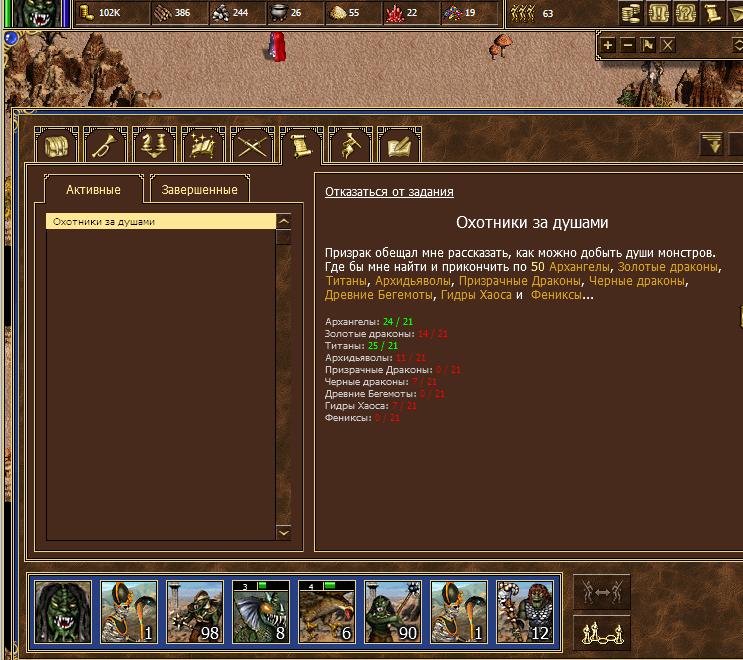Abandon quest via "Отказаться от задания" link
Viewport: 743px width, 660px height.
tap(389, 192)
